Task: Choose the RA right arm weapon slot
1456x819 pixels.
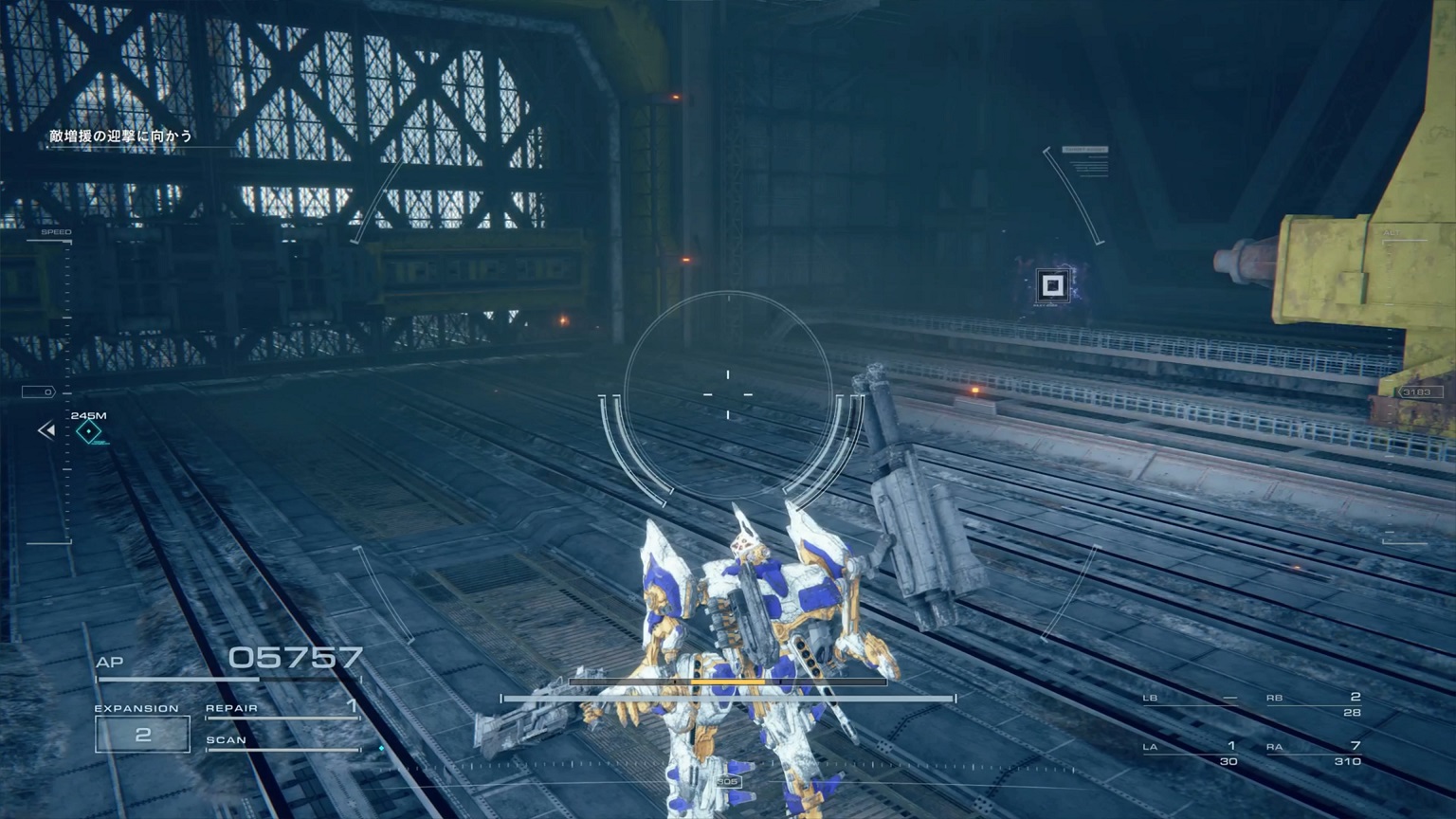Action: [1314, 753]
